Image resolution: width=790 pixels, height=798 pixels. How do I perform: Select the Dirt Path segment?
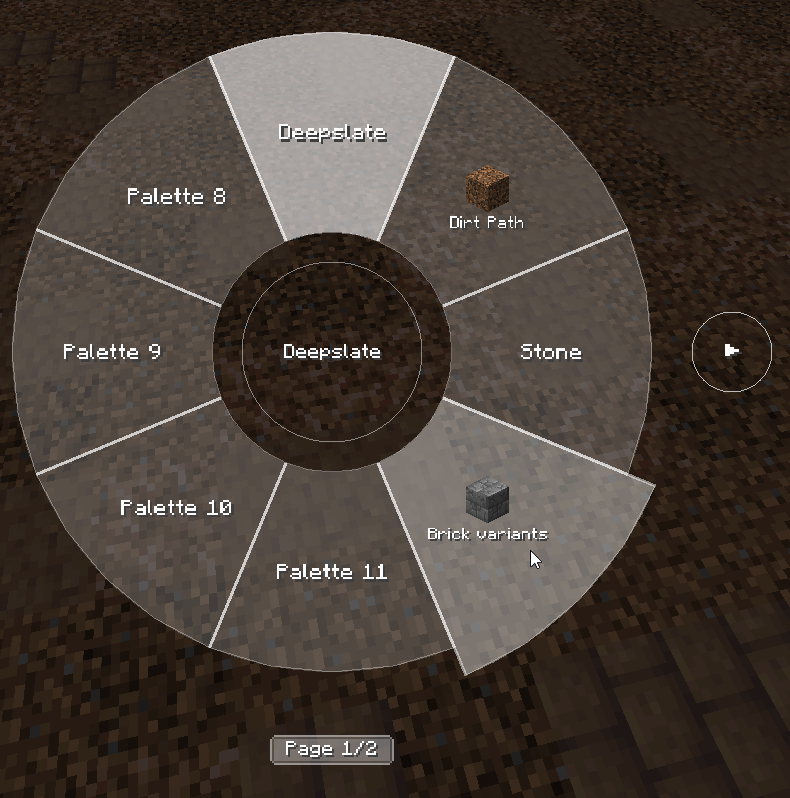tap(487, 200)
